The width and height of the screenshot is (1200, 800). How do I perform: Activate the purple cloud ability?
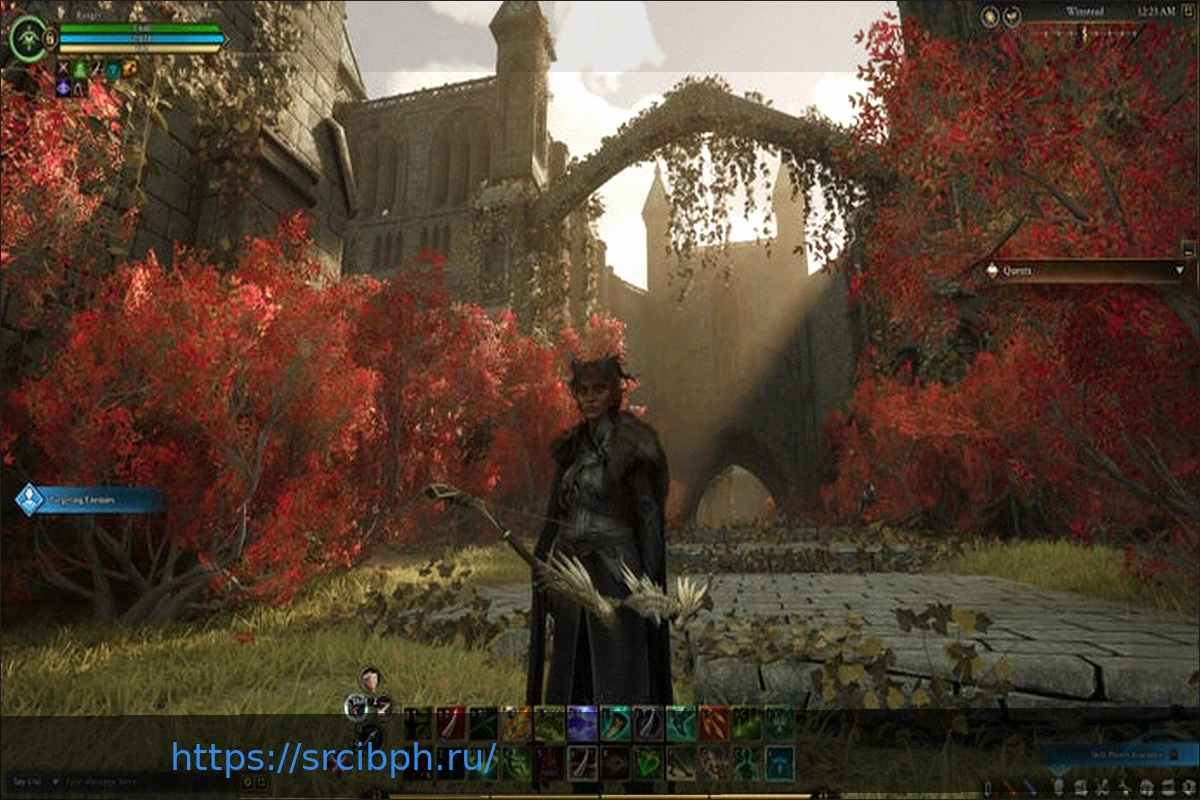coord(582,723)
